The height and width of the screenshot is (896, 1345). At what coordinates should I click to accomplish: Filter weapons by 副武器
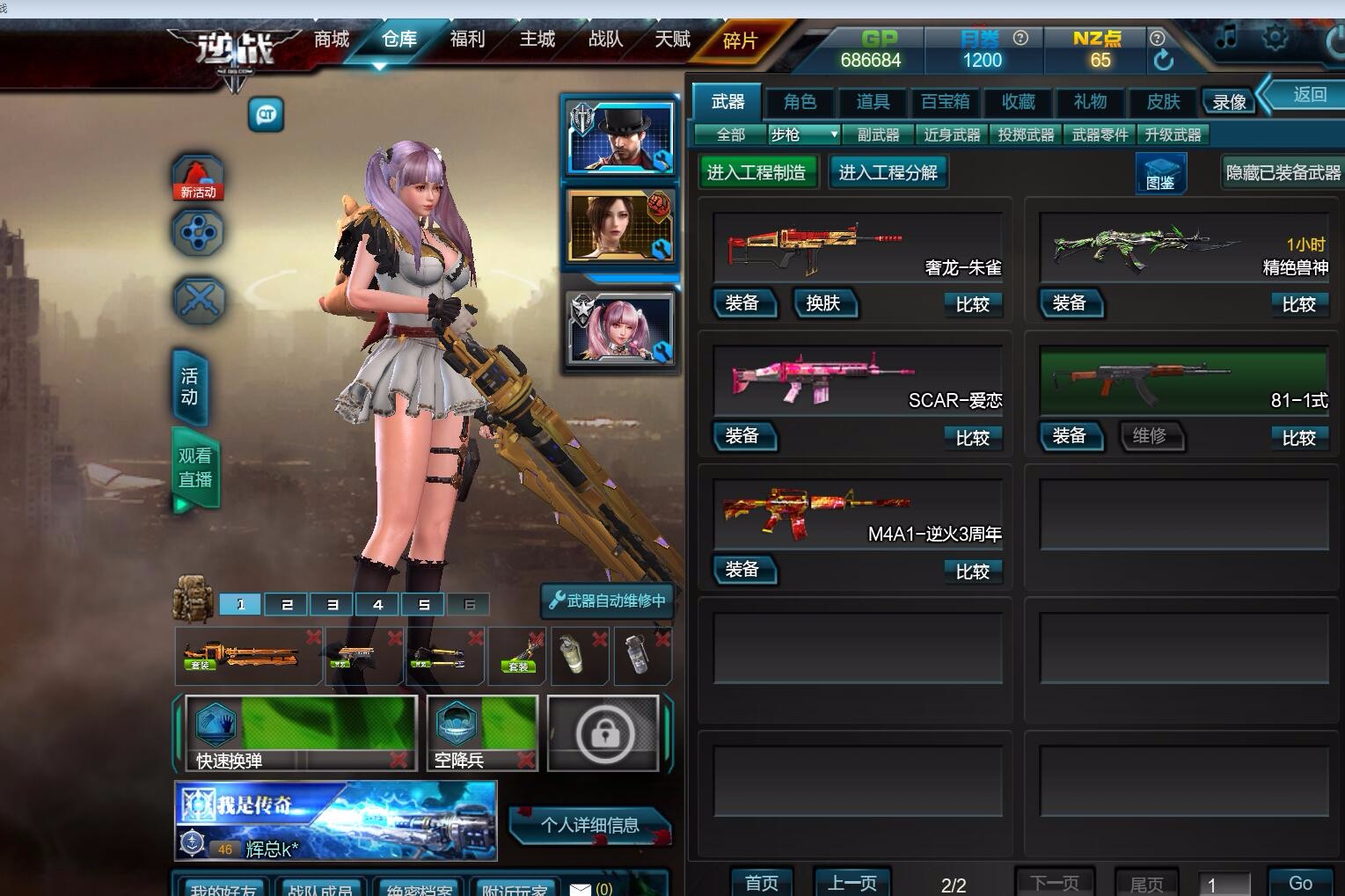pos(878,135)
